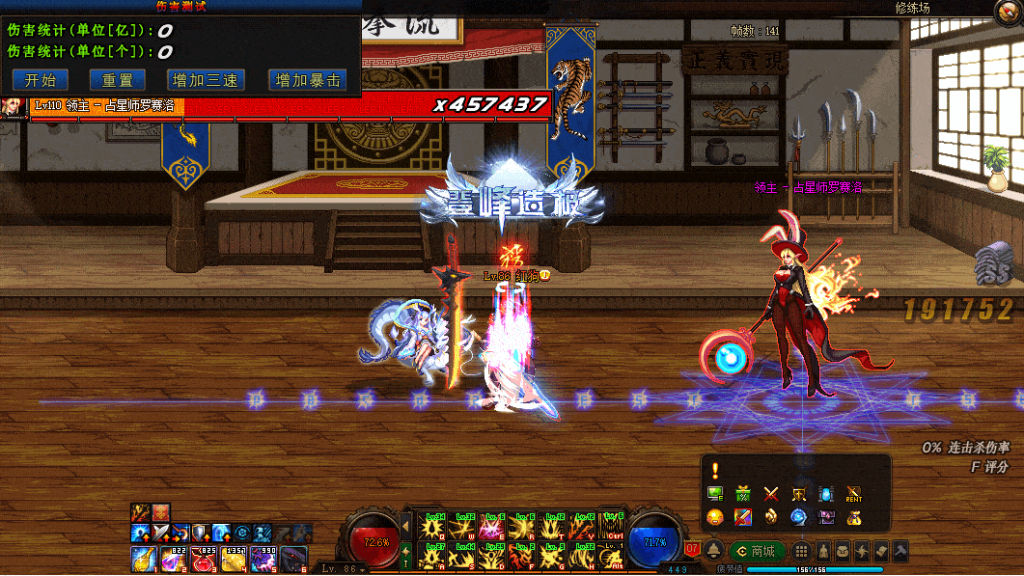Open the green gift box icon
Viewport: 1024px width, 576px height.
742,493
